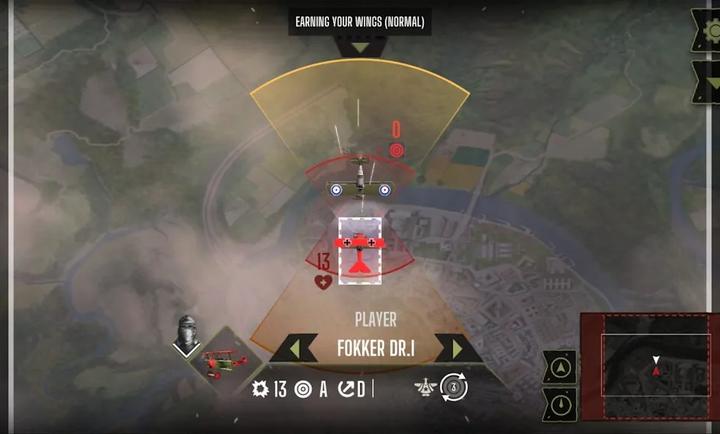Click the clock button beside minimap

click(560, 404)
